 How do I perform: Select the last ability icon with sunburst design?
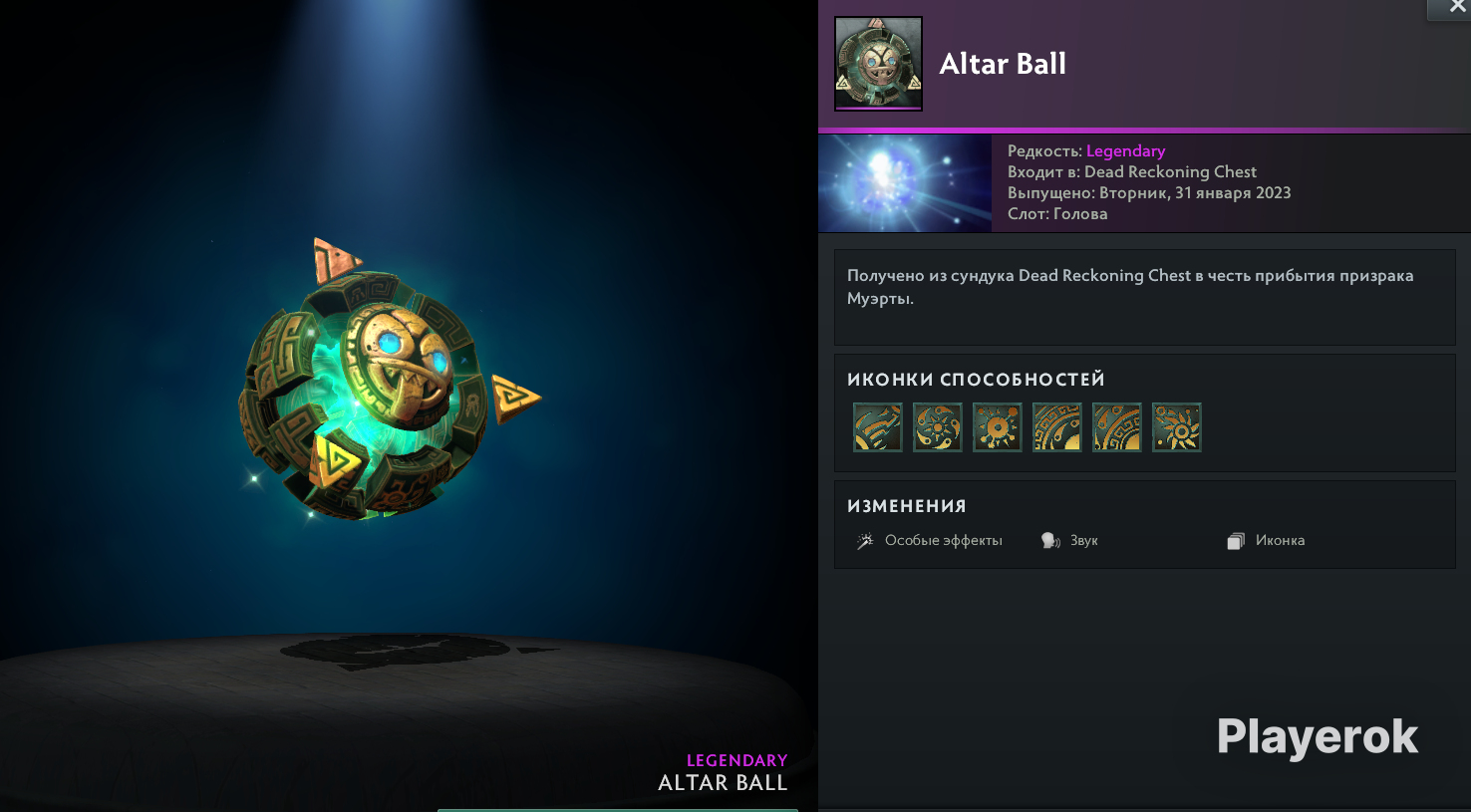click(1177, 427)
